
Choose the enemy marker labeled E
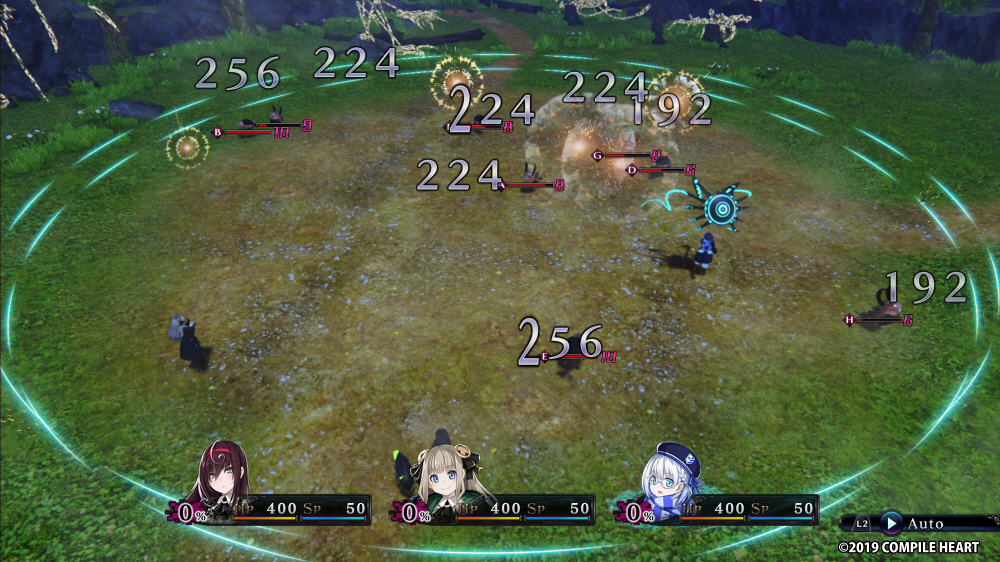(545, 356)
